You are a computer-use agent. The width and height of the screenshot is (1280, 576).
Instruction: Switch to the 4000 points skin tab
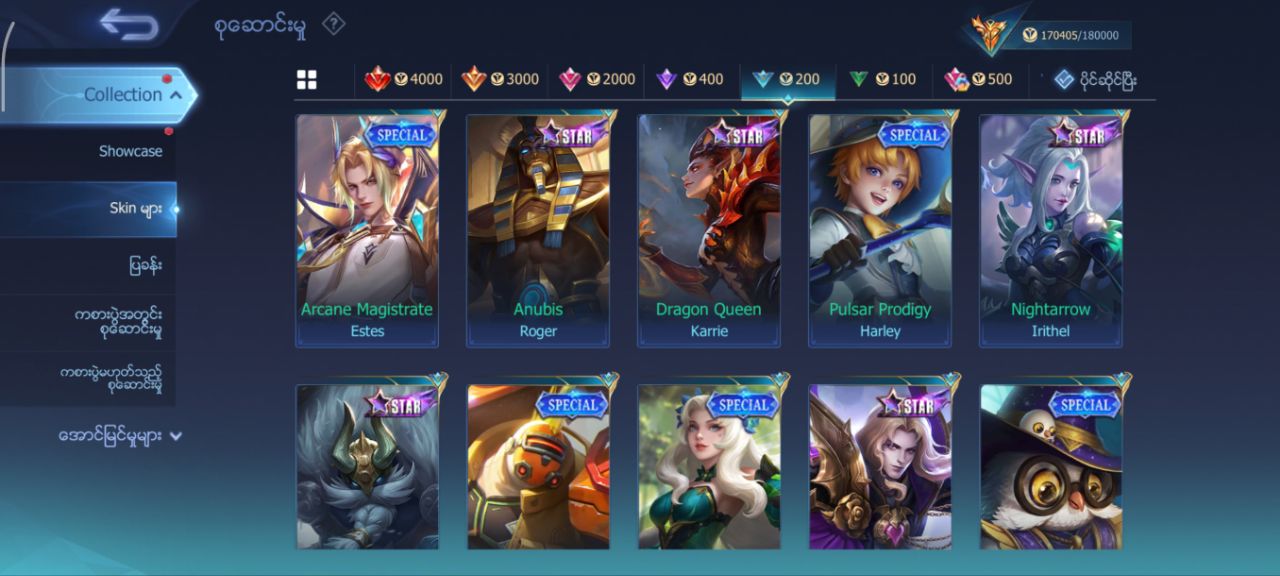click(x=404, y=79)
